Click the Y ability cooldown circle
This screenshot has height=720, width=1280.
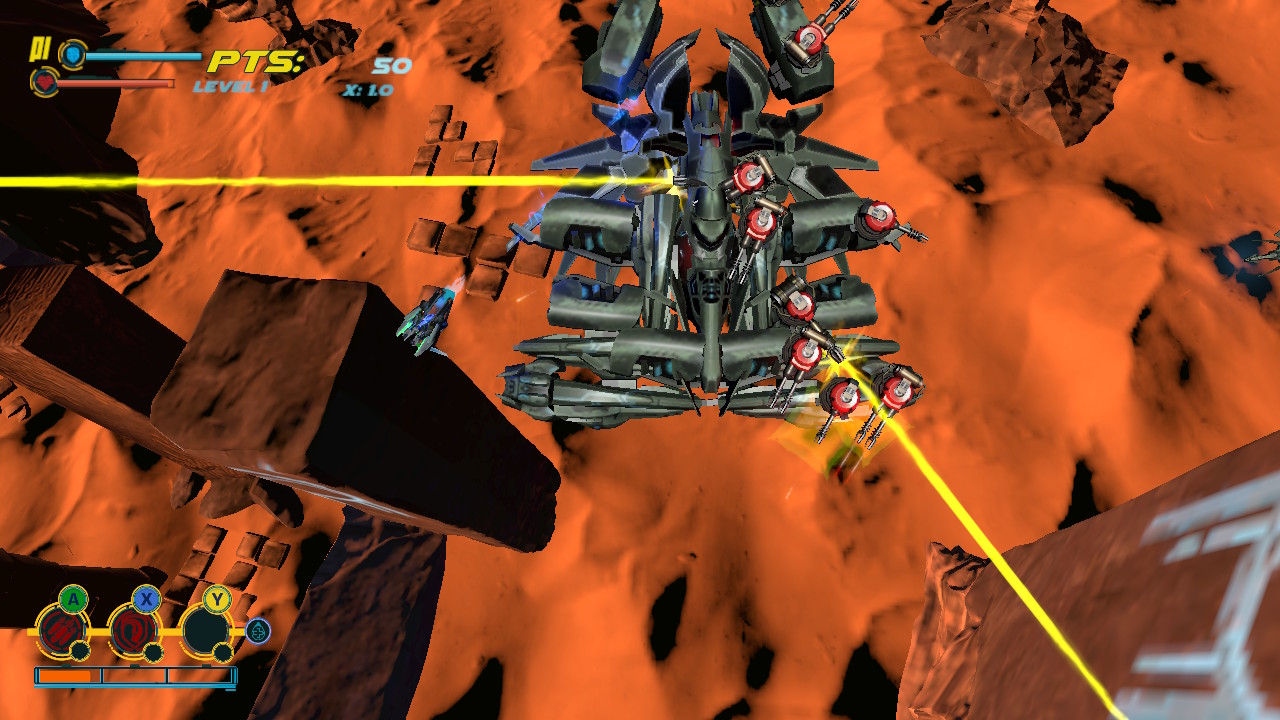click(222, 652)
